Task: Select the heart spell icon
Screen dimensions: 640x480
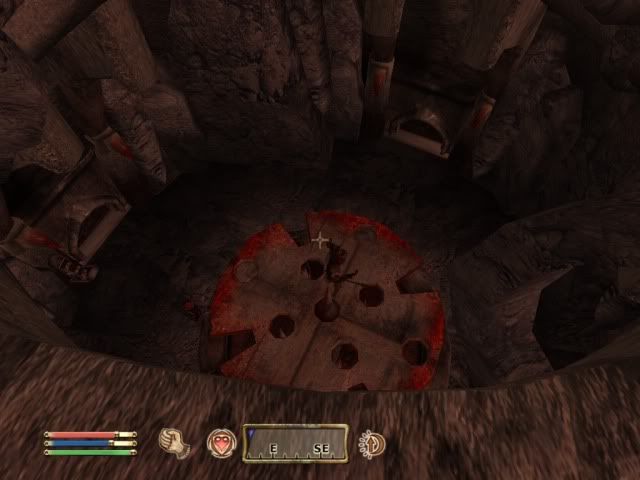Action: (220, 443)
